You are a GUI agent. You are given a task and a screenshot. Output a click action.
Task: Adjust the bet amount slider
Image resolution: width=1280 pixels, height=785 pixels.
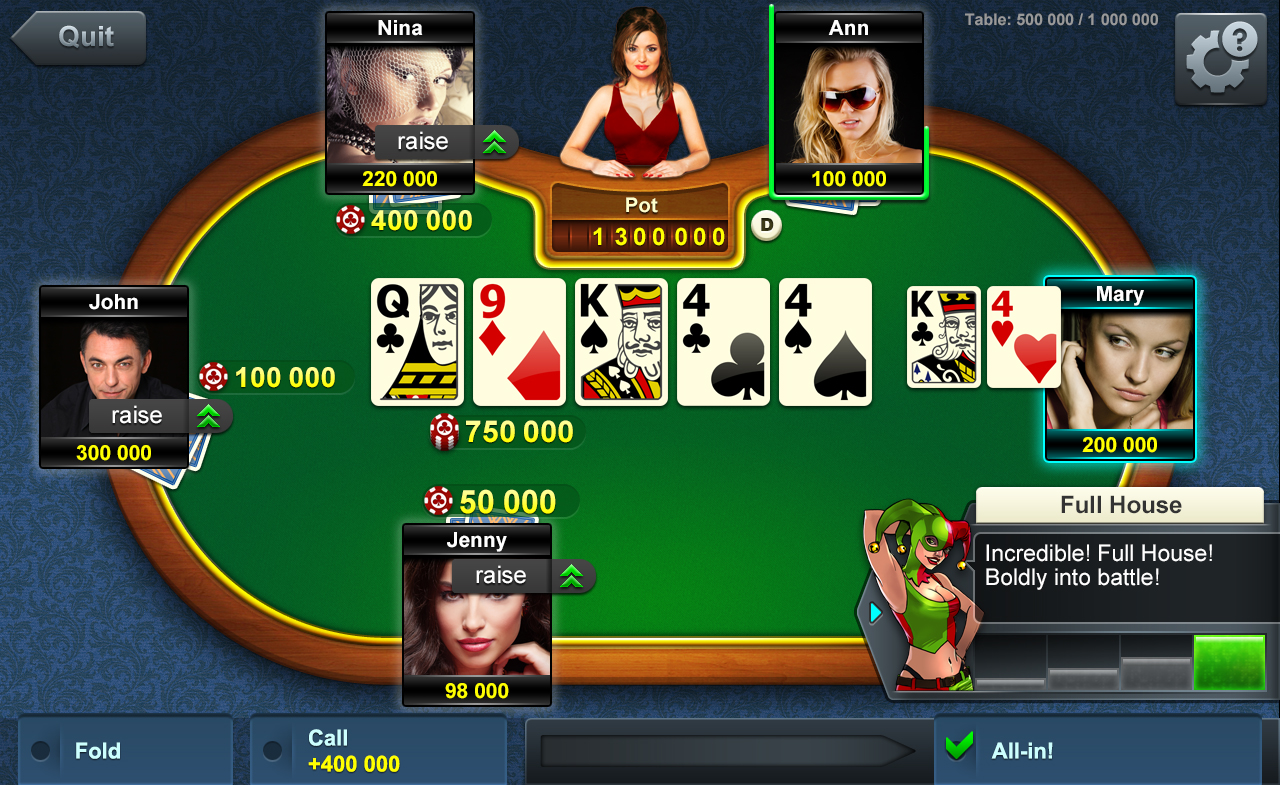pyautogui.click(x=728, y=749)
